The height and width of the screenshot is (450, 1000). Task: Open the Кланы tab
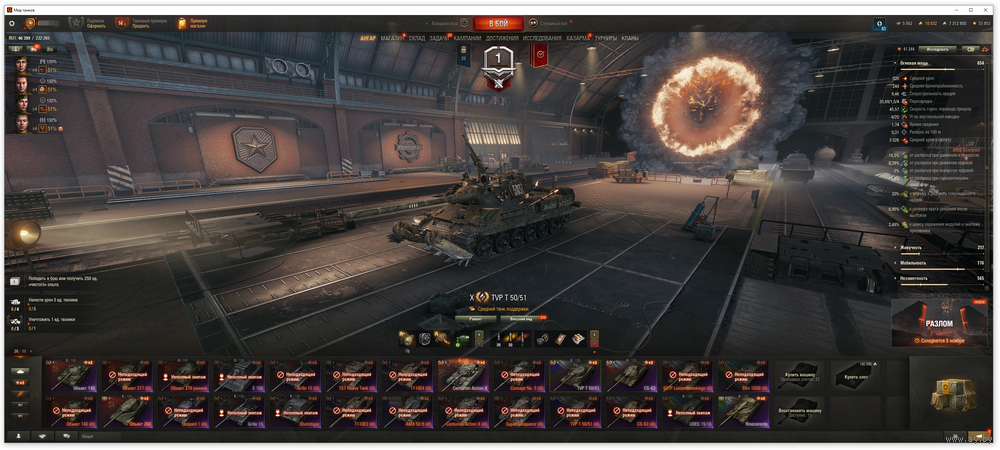(x=630, y=38)
